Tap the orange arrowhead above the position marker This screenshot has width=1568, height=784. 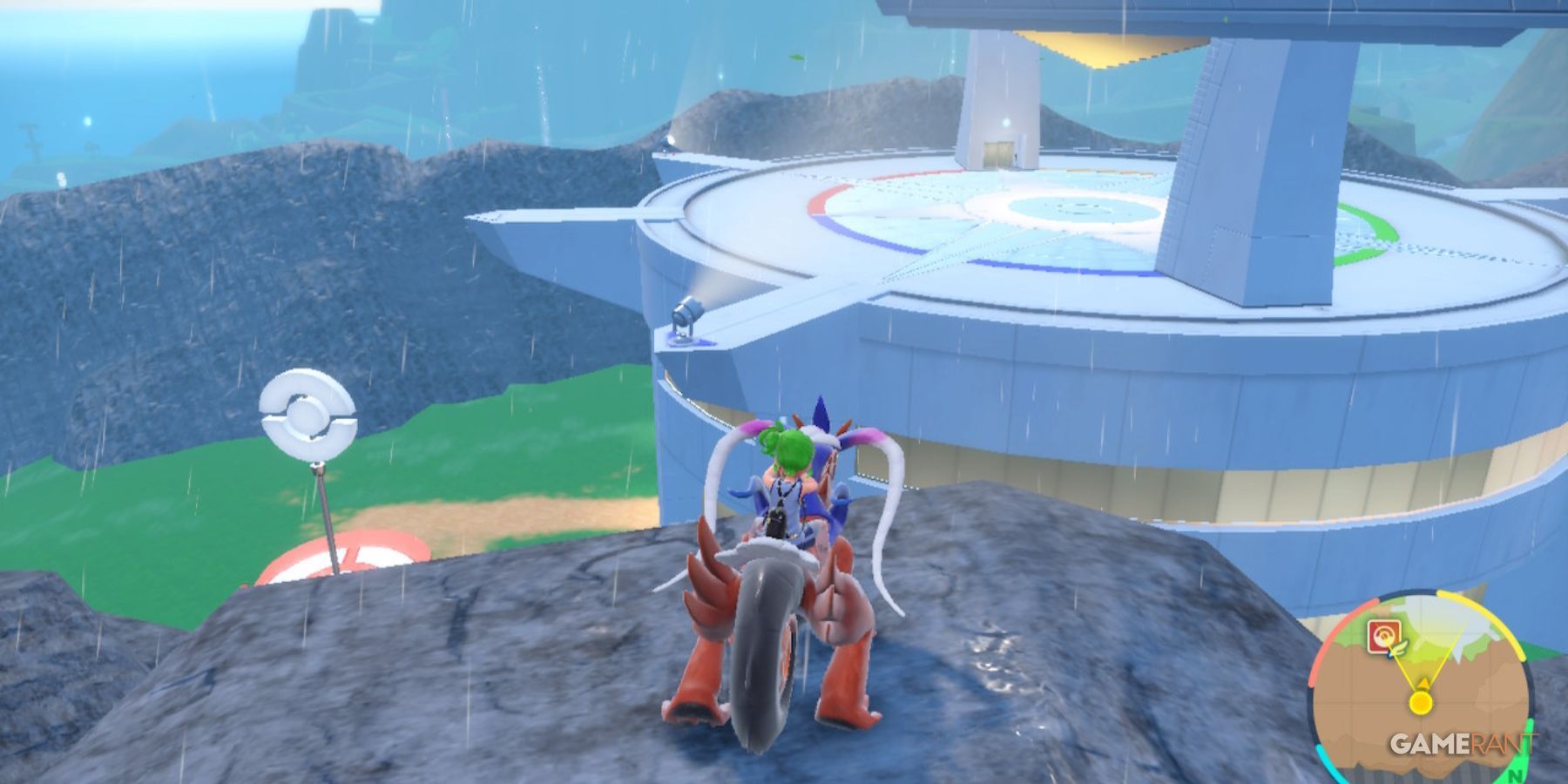point(1423,683)
